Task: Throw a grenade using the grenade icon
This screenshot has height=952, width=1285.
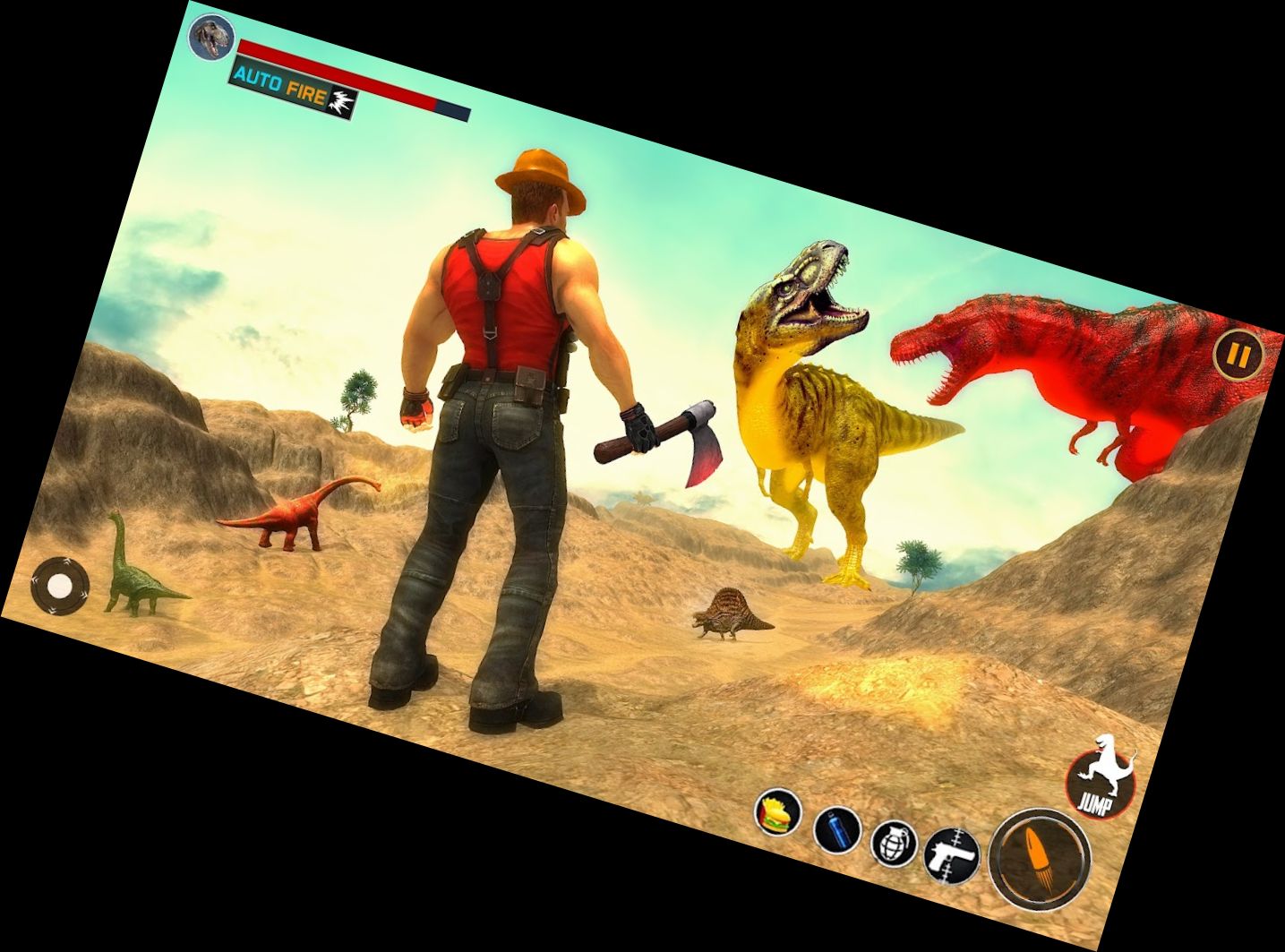Action: coord(894,843)
